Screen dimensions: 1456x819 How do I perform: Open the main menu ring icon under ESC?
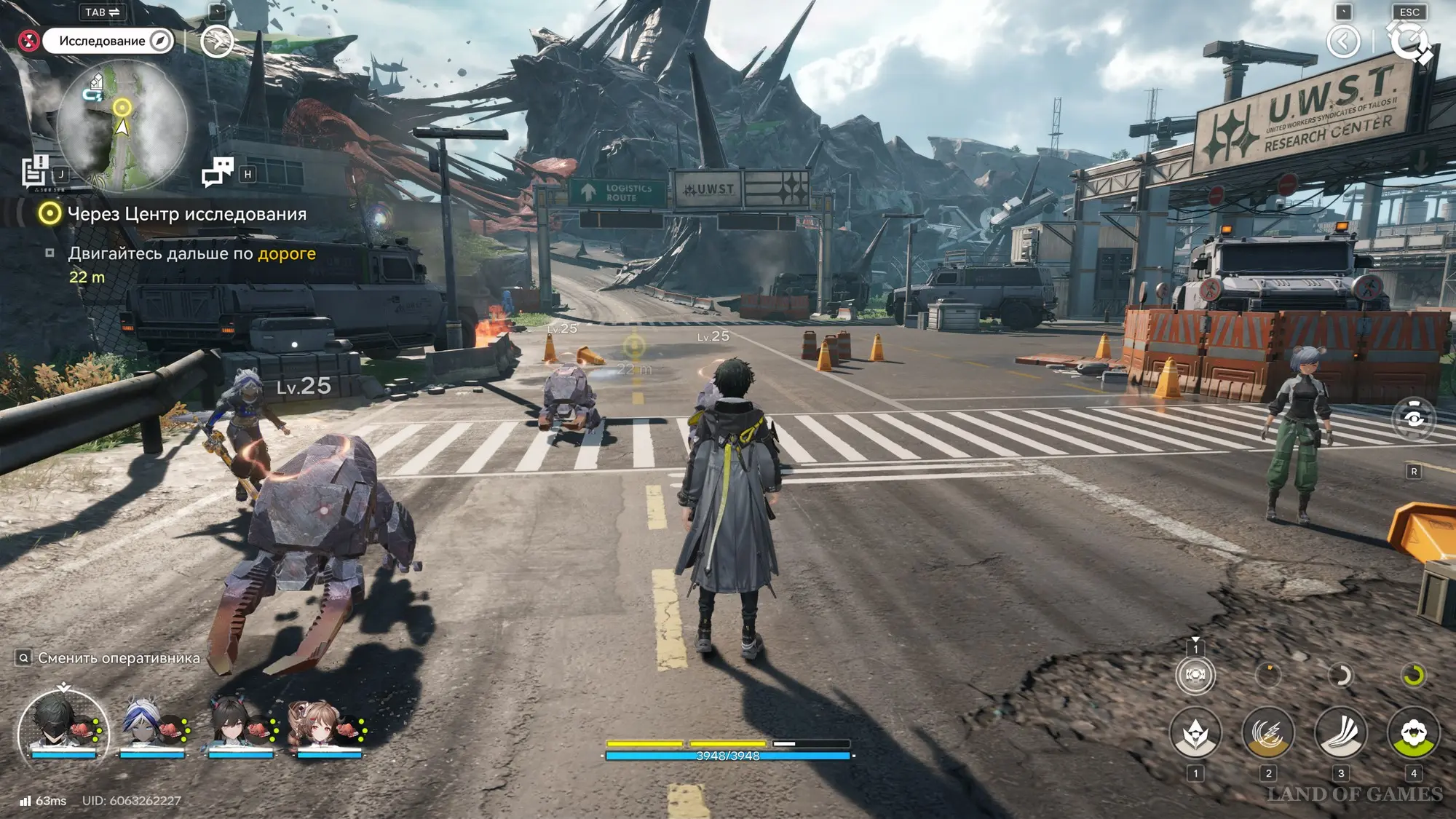click(x=1410, y=41)
